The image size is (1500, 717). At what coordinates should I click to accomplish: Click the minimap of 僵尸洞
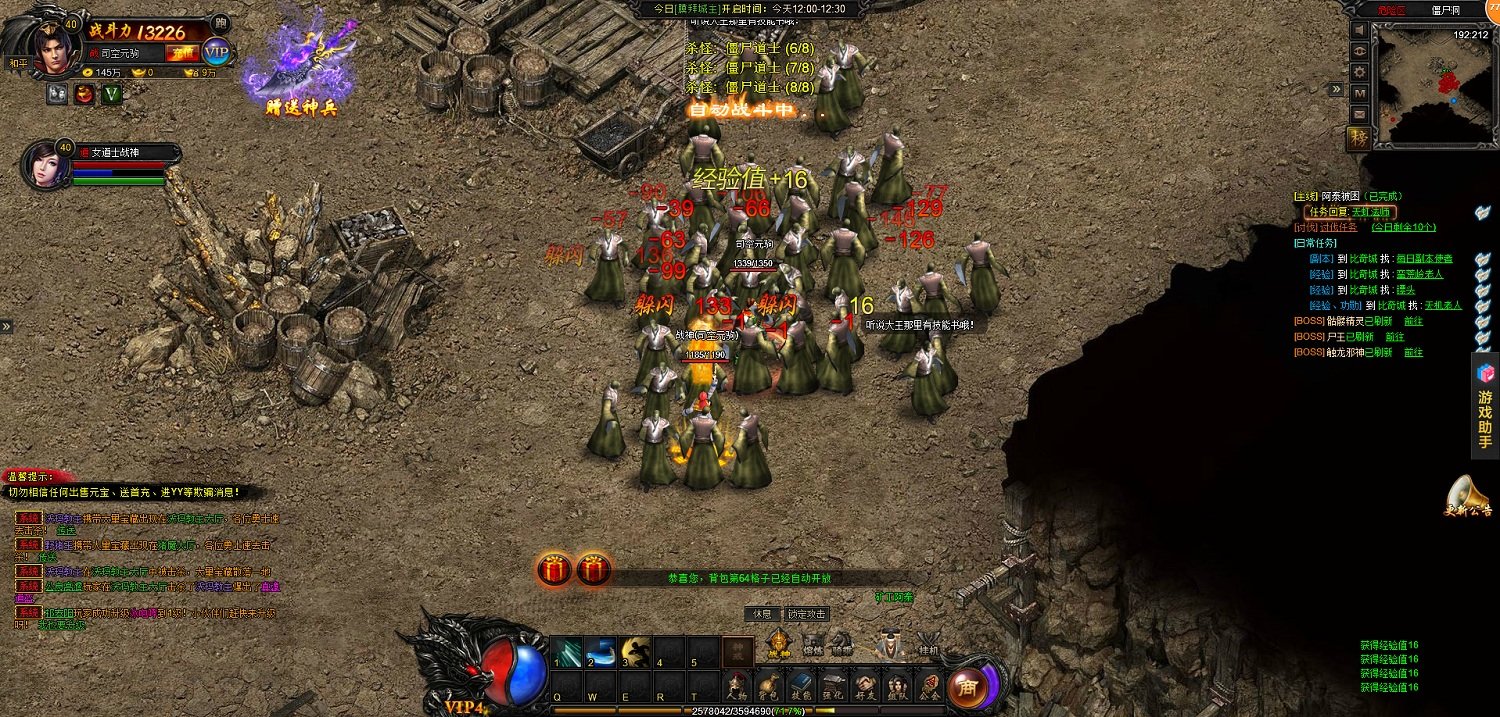[x=1433, y=85]
